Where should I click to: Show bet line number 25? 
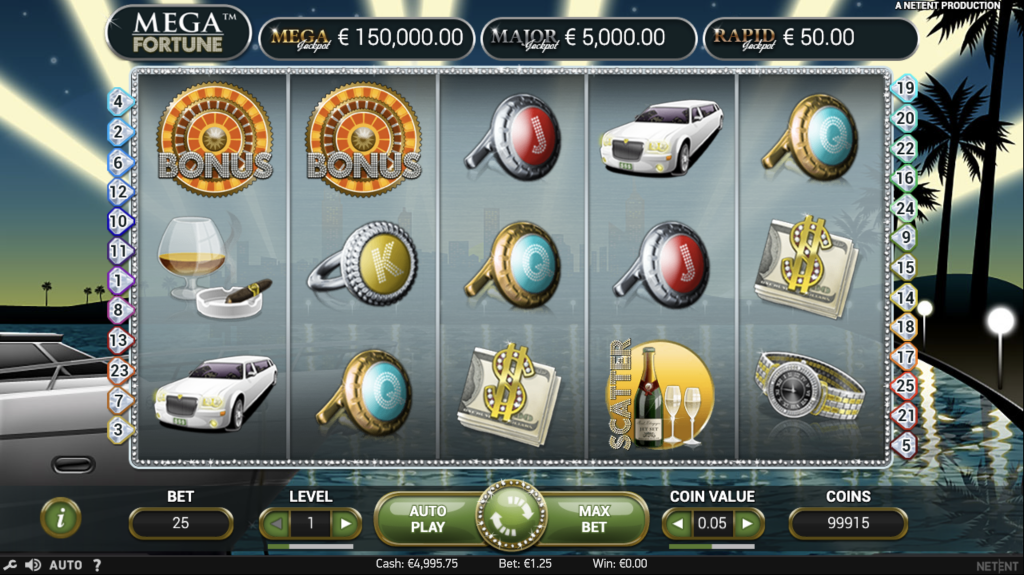coord(905,385)
